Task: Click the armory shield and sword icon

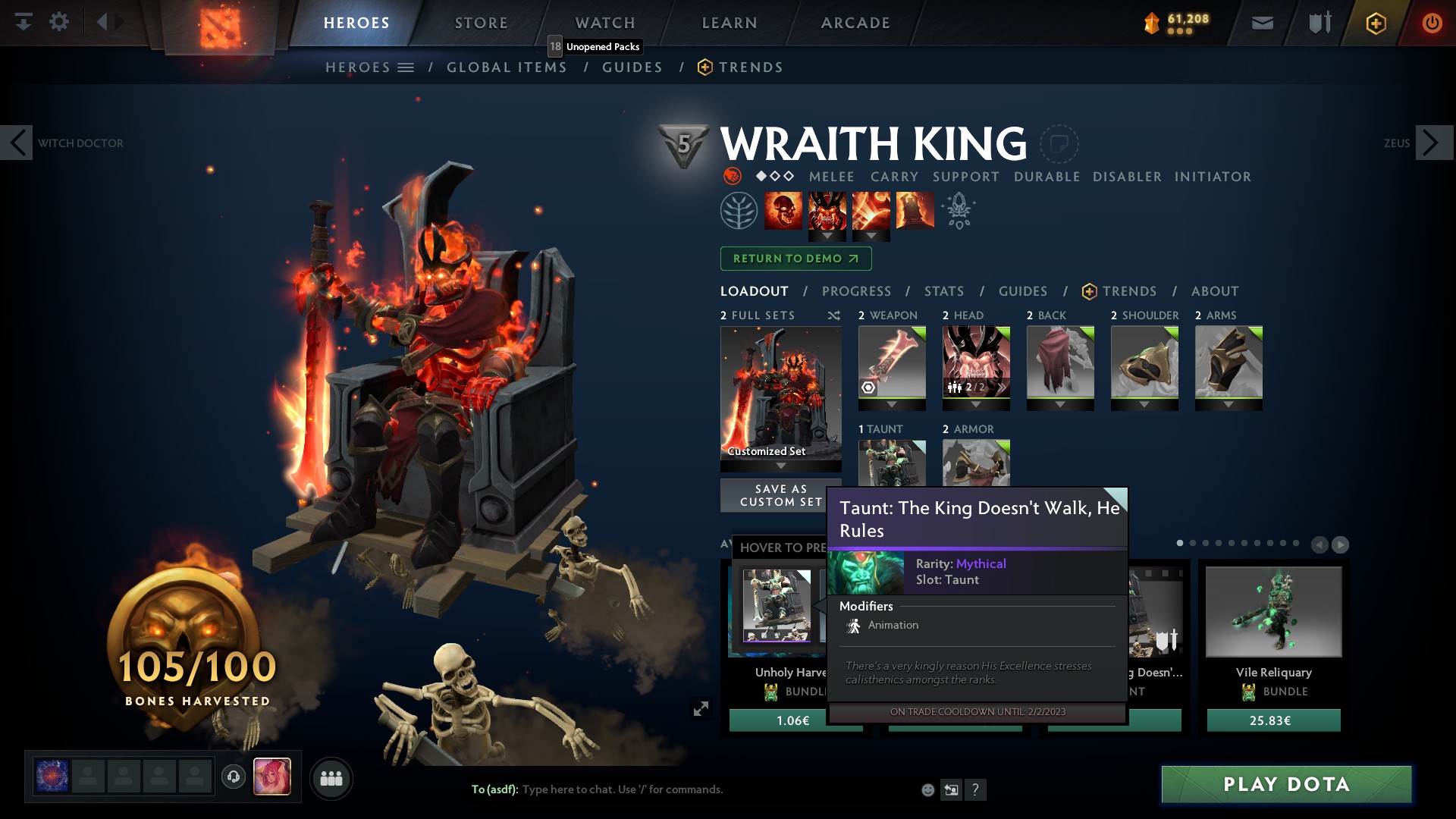Action: pyautogui.click(x=1319, y=22)
